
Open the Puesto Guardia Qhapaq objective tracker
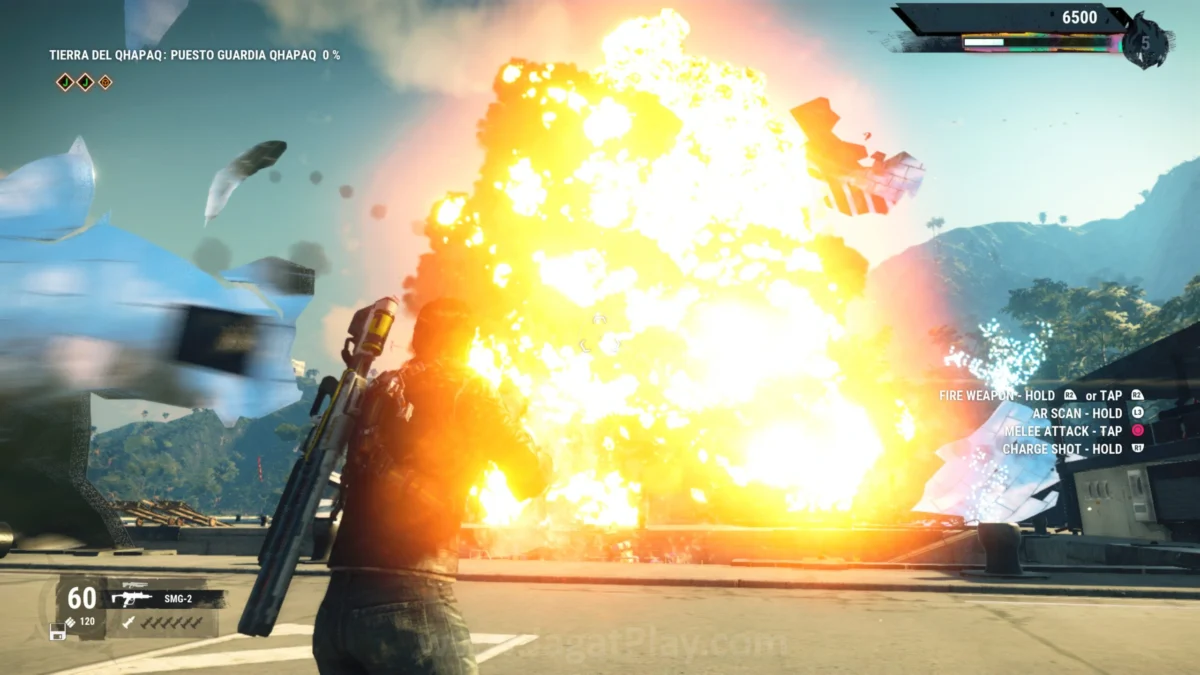tap(194, 55)
